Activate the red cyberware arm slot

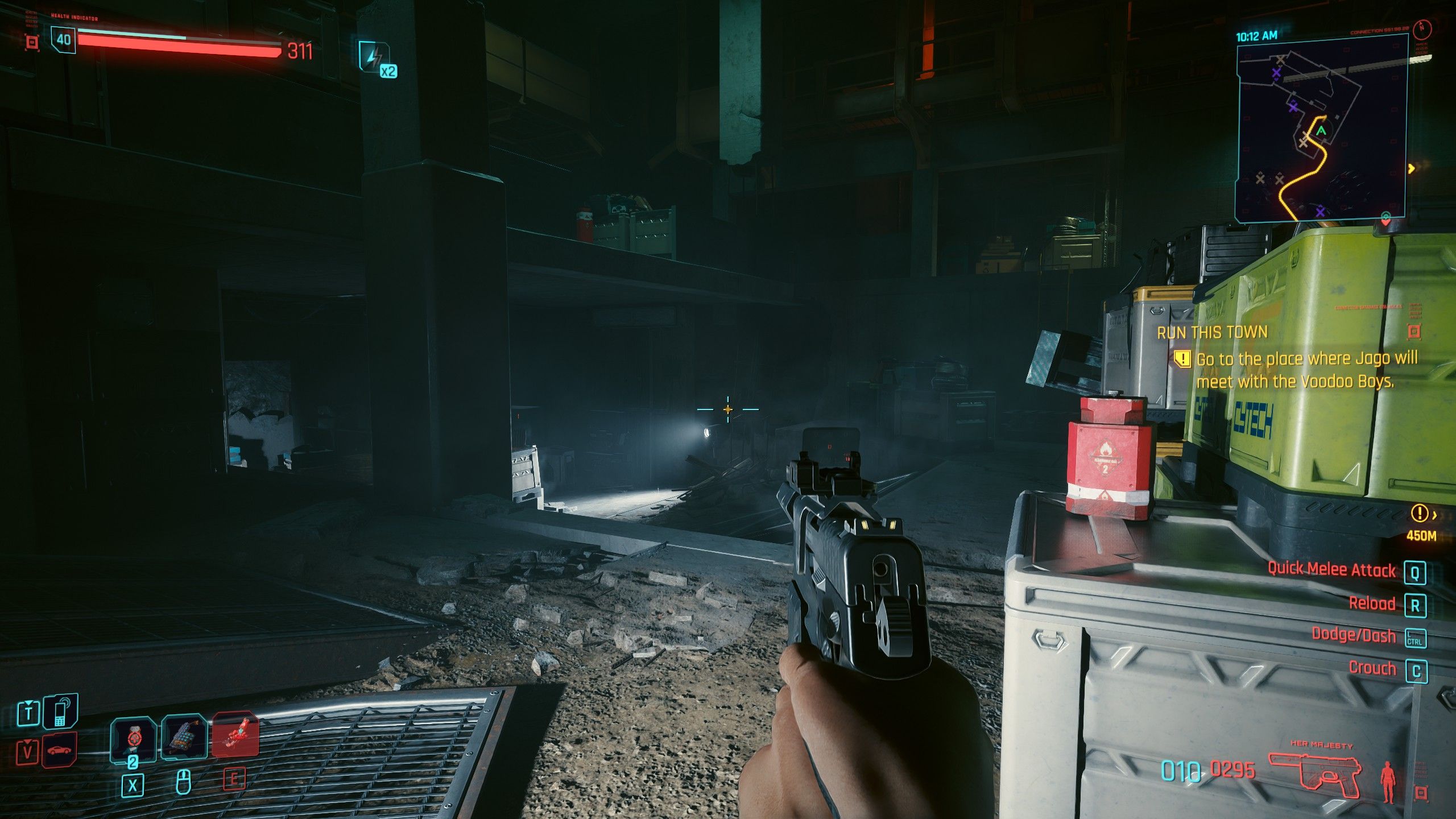(x=235, y=735)
